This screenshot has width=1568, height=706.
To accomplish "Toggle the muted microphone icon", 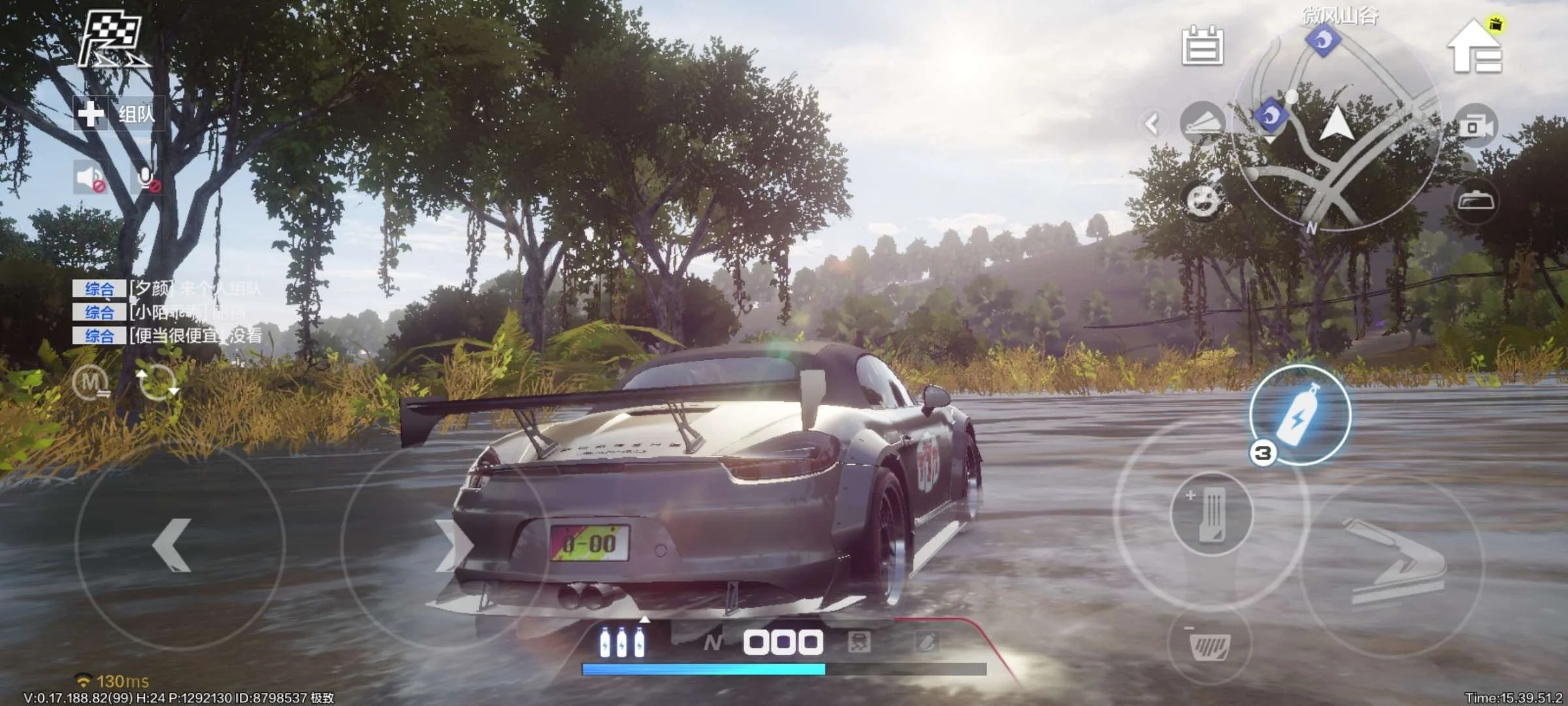I will pos(146,179).
